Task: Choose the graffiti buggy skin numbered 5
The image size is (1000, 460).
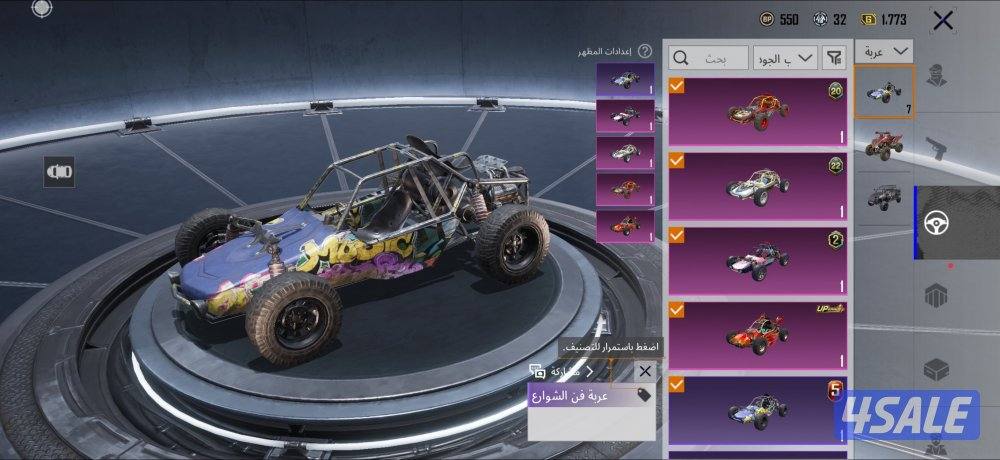Action: pos(757,408)
